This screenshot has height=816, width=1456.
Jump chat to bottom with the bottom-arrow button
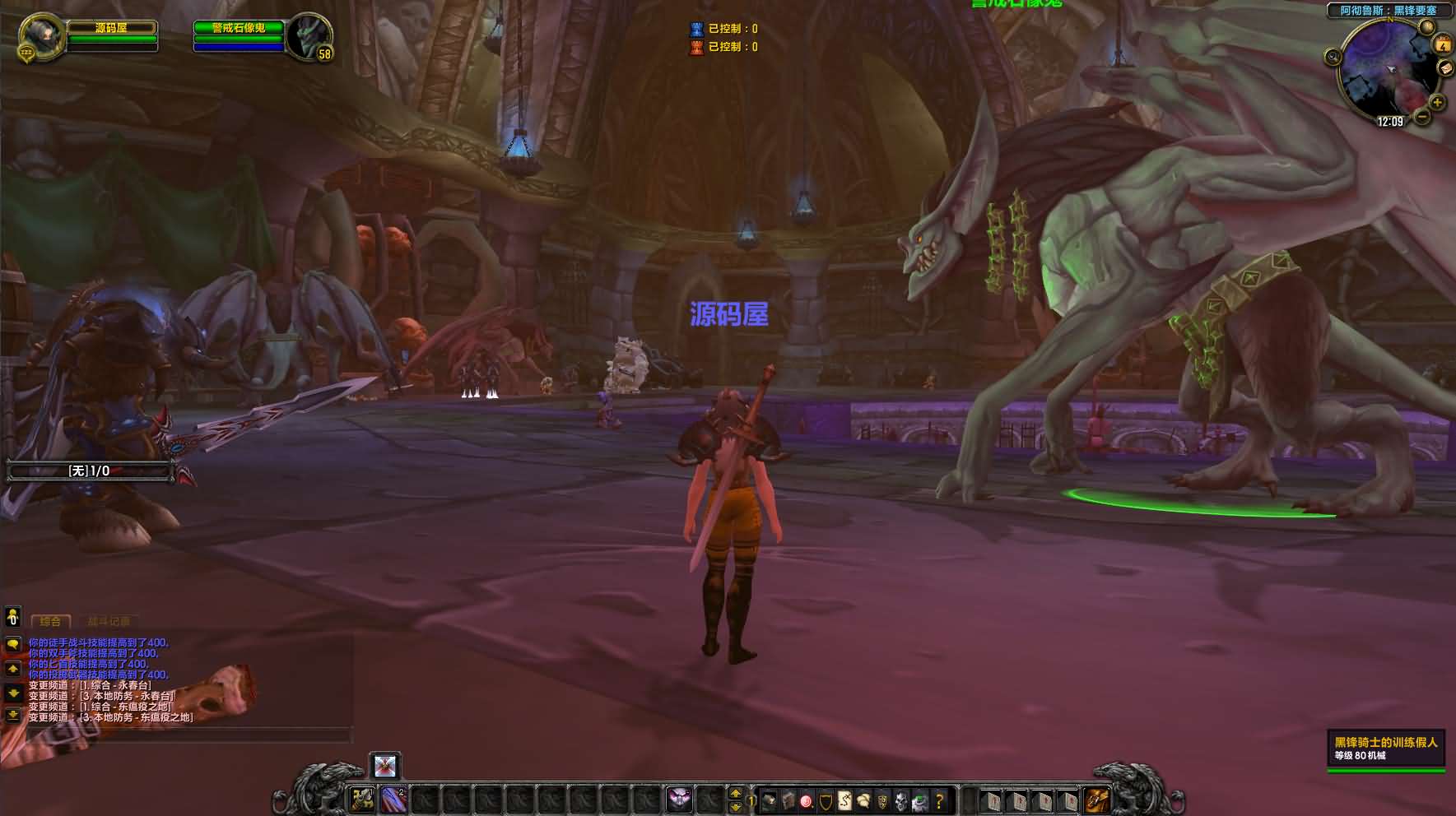pos(13,715)
